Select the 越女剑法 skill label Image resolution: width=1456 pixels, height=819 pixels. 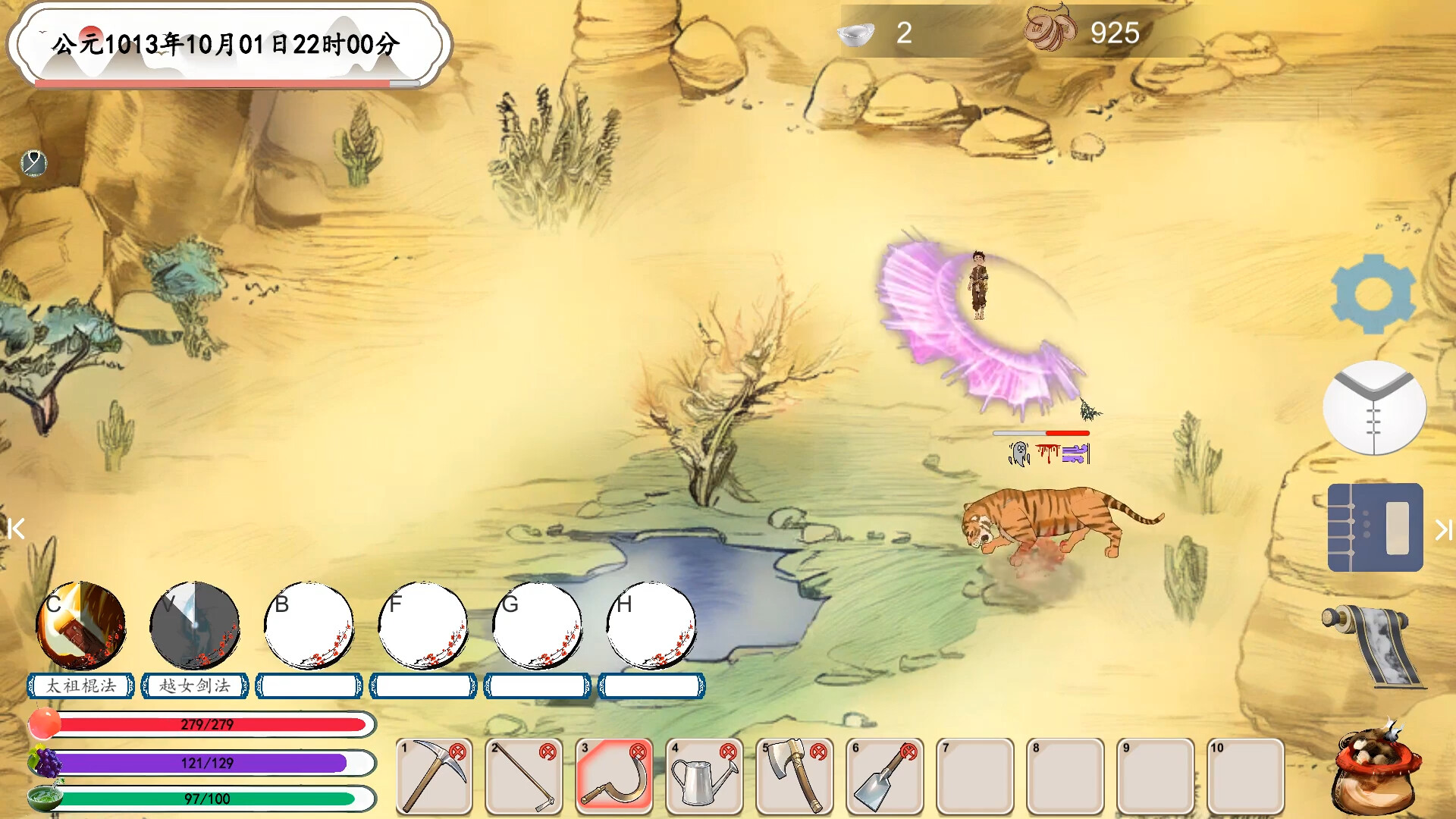coord(195,686)
